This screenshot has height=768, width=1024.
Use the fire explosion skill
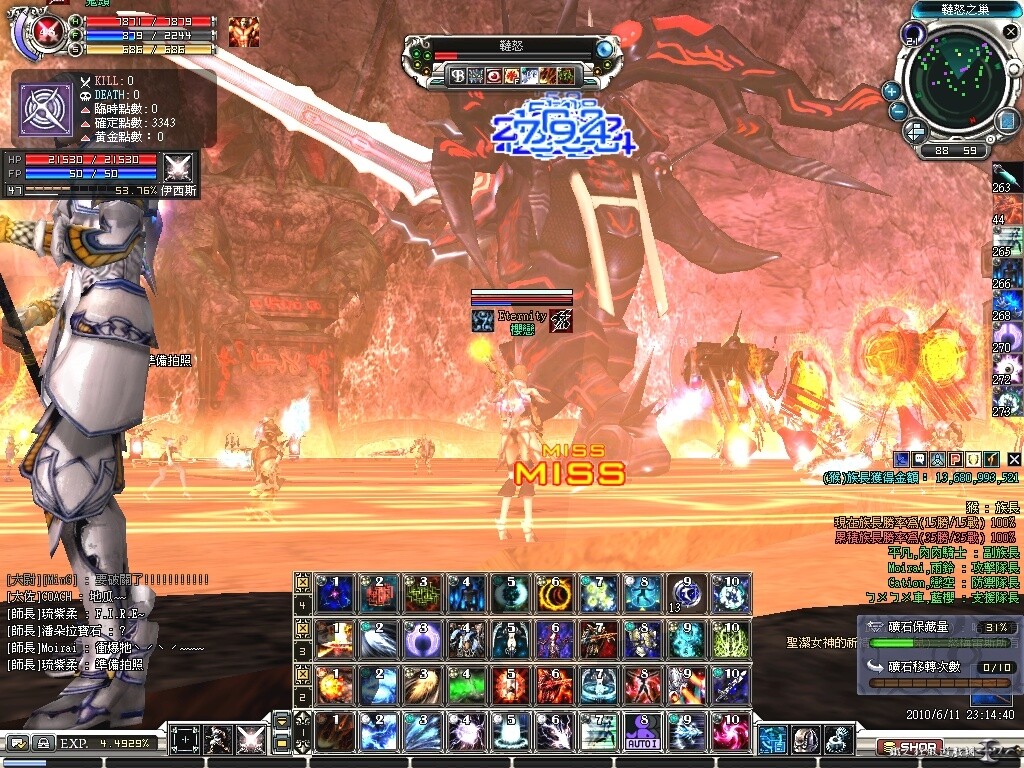point(335,685)
